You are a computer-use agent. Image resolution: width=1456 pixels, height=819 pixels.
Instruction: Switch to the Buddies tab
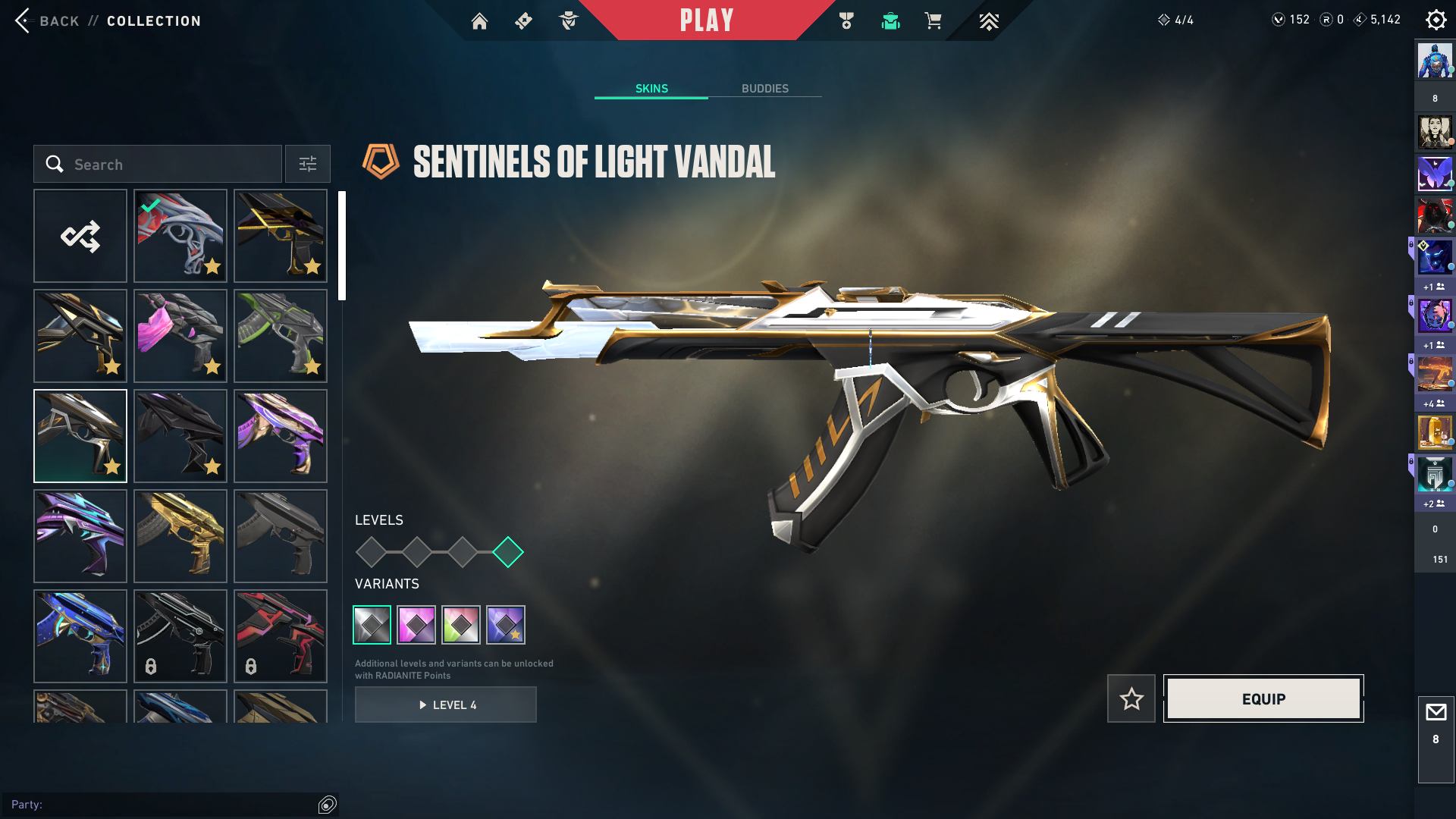click(x=764, y=89)
